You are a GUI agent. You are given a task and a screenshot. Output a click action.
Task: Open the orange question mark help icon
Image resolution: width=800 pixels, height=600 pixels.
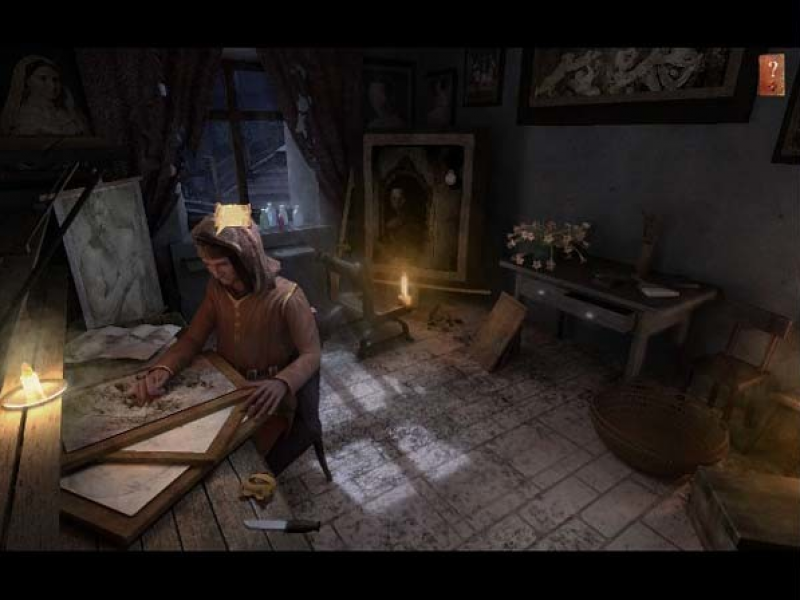tap(771, 75)
